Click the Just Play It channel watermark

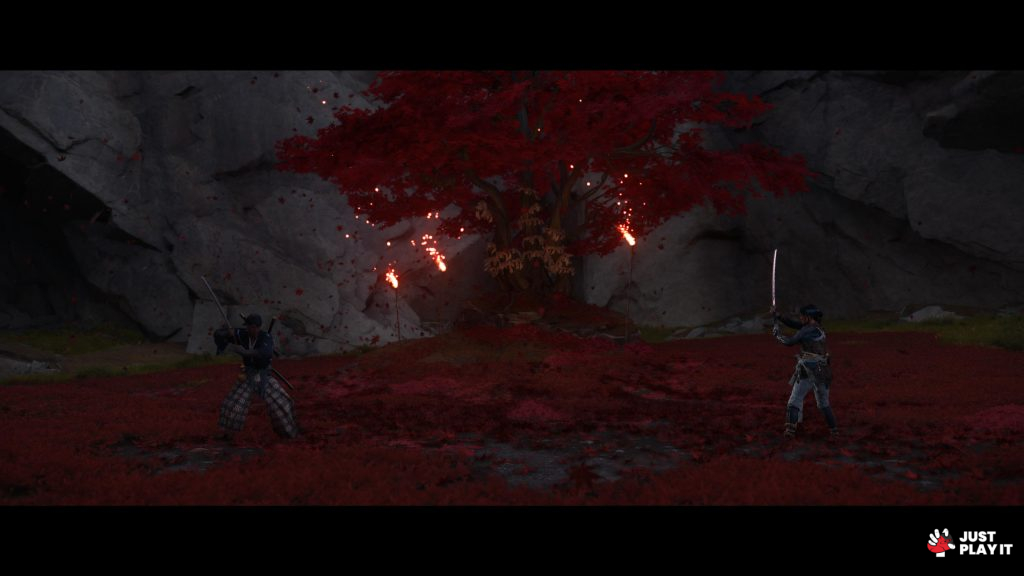click(969, 542)
